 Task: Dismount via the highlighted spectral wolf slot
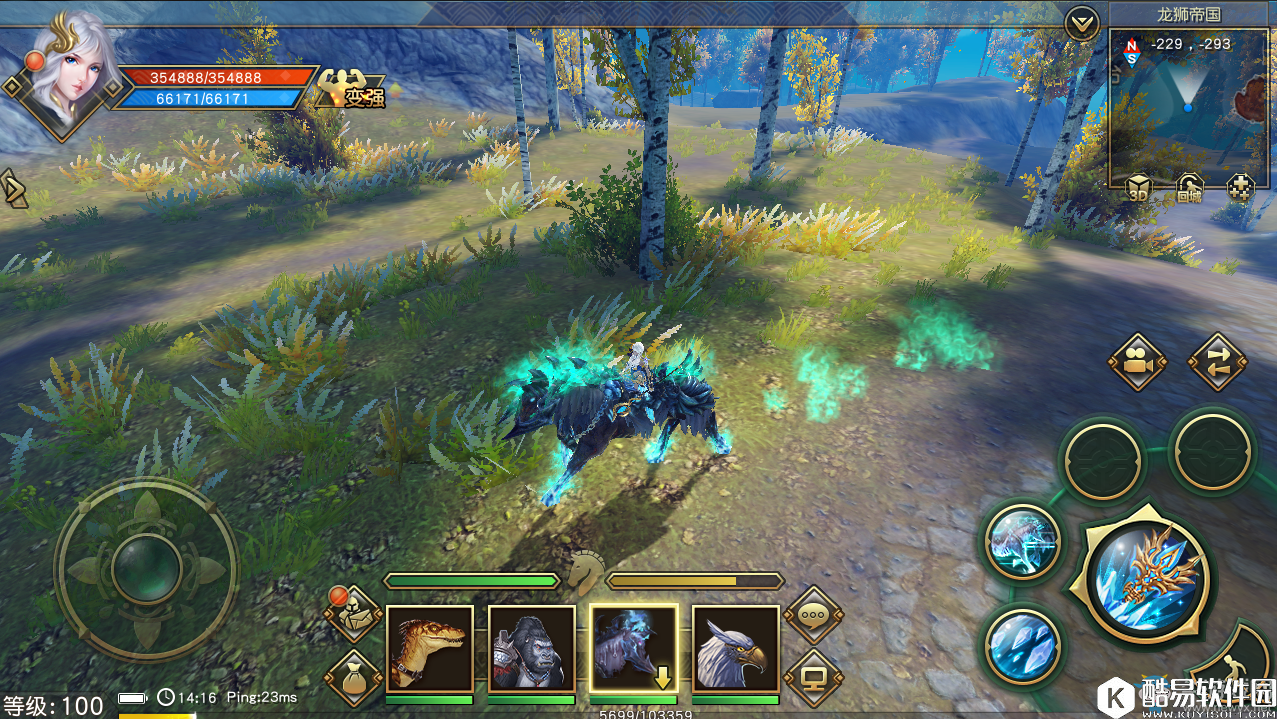pyautogui.click(x=633, y=648)
